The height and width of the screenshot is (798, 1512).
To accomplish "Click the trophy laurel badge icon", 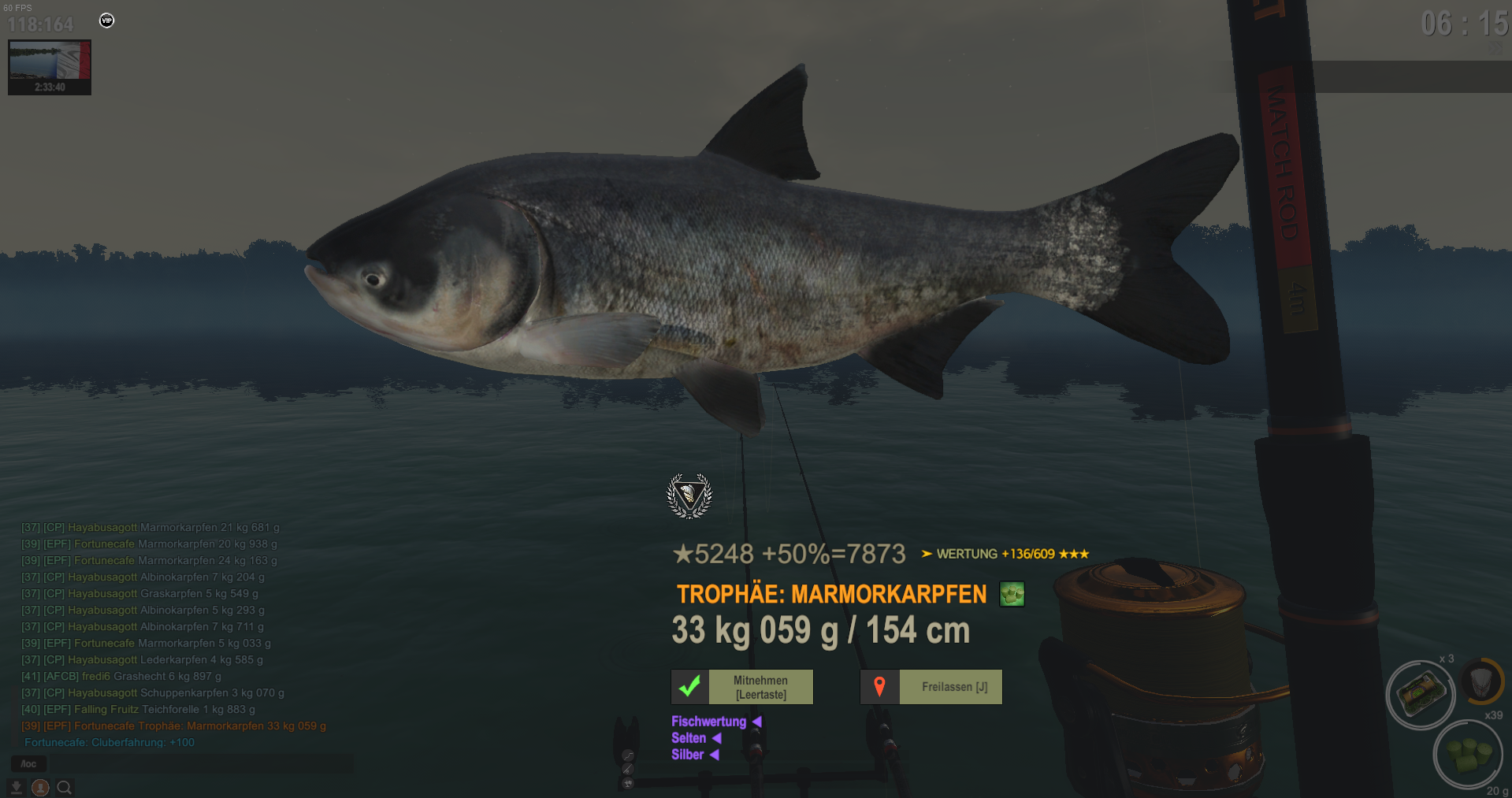I will tap(689, 496).
